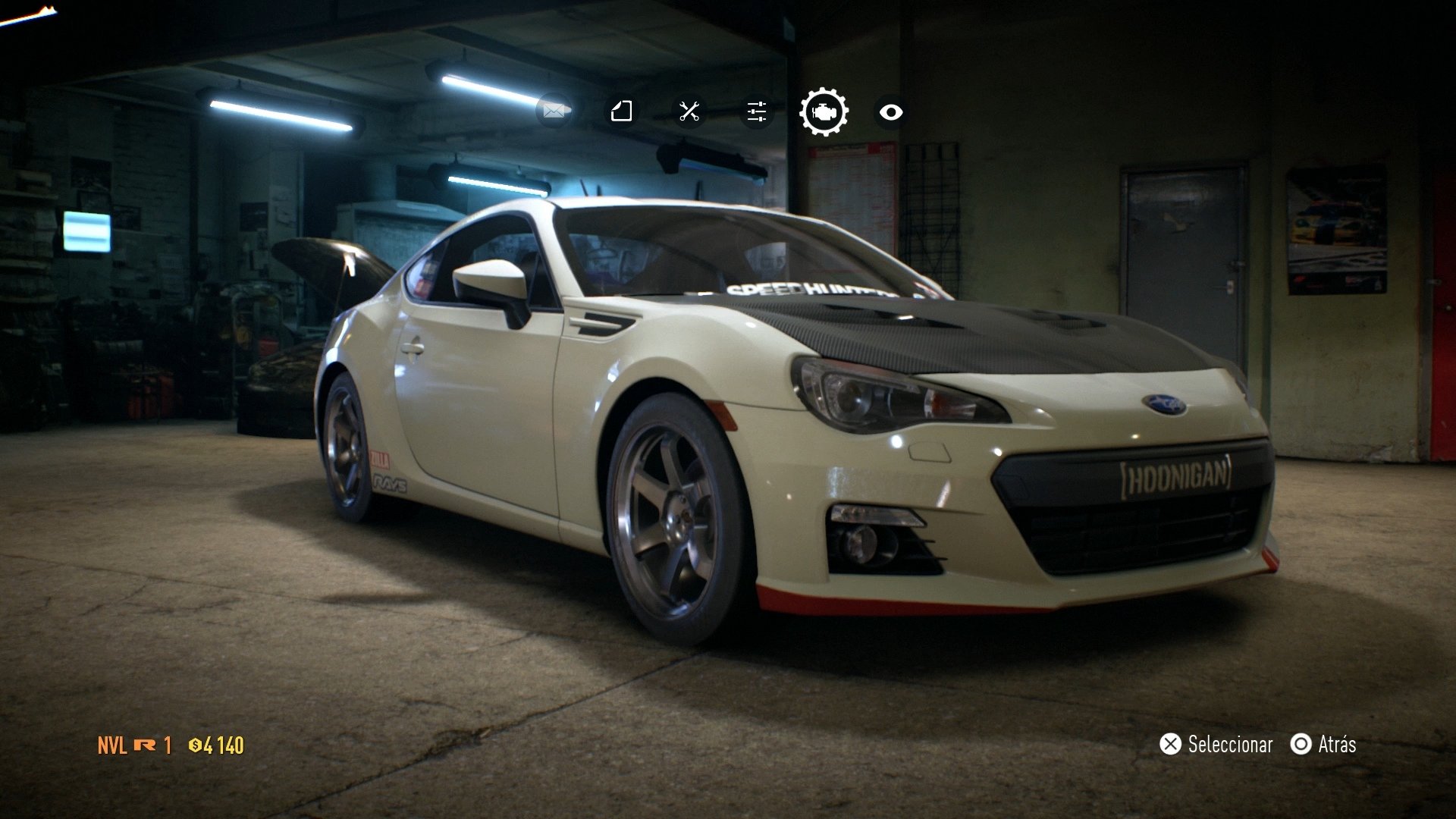Select the wrap customization icon
The height and width of the screenshot is (819, 1456).
tap(621, 111)
